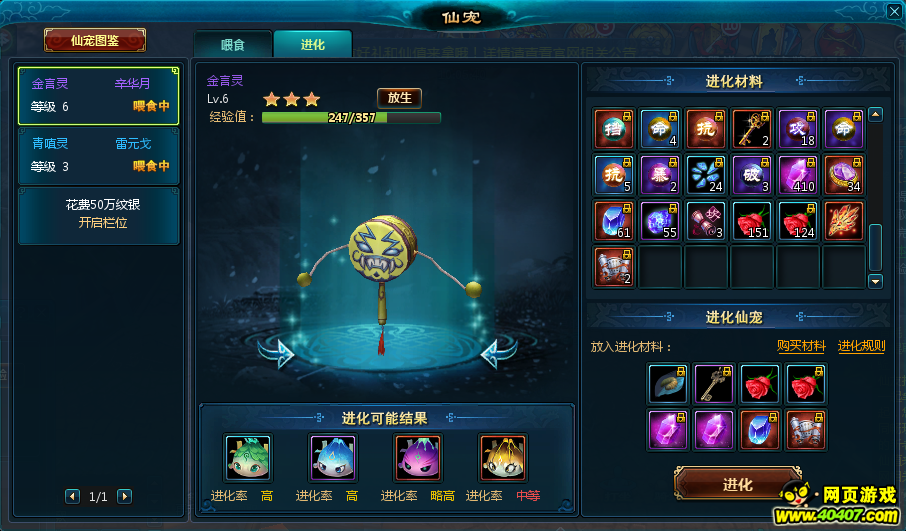Open the 仙宠图鉴 pet encyclopedia

pyautogui.click(x=95, y=41)
